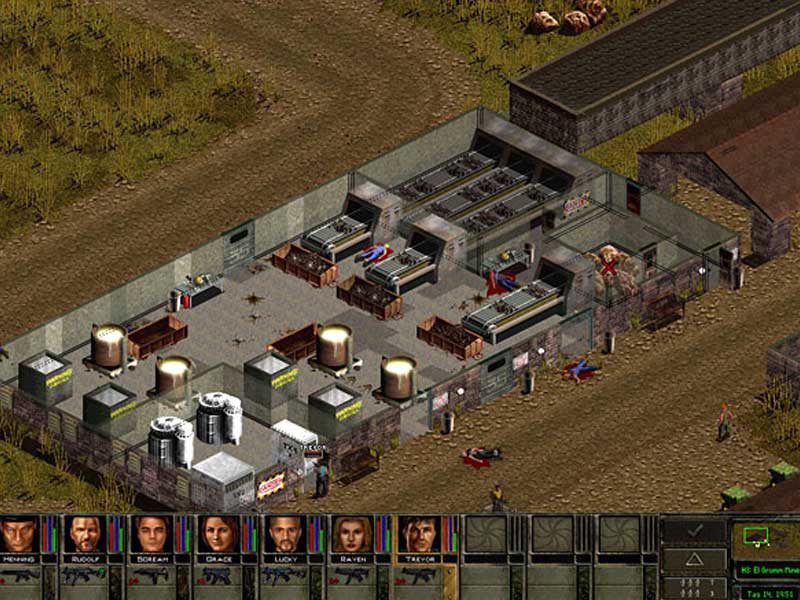This screenshot has width=800, height=600.
Task: Pick Lucky's portrait in the team panel
Action: [285, 535]
